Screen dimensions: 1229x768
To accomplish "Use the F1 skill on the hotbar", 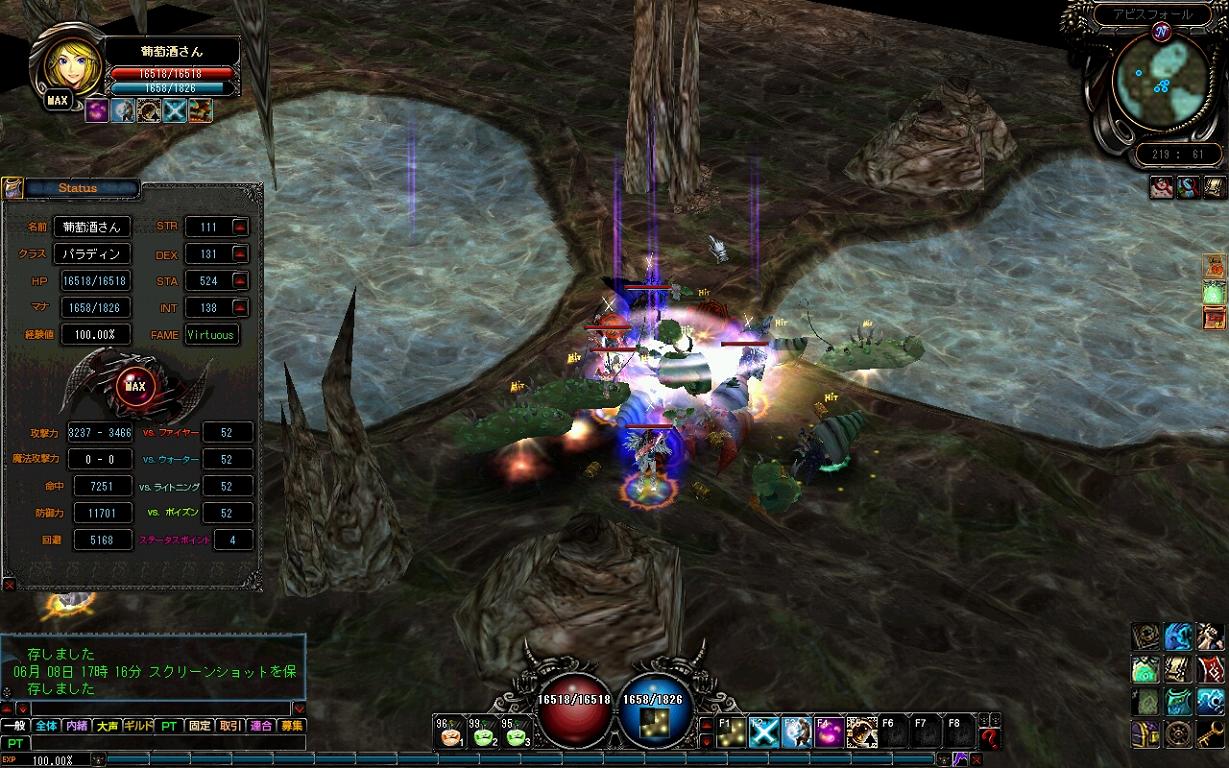I will 733,733.
